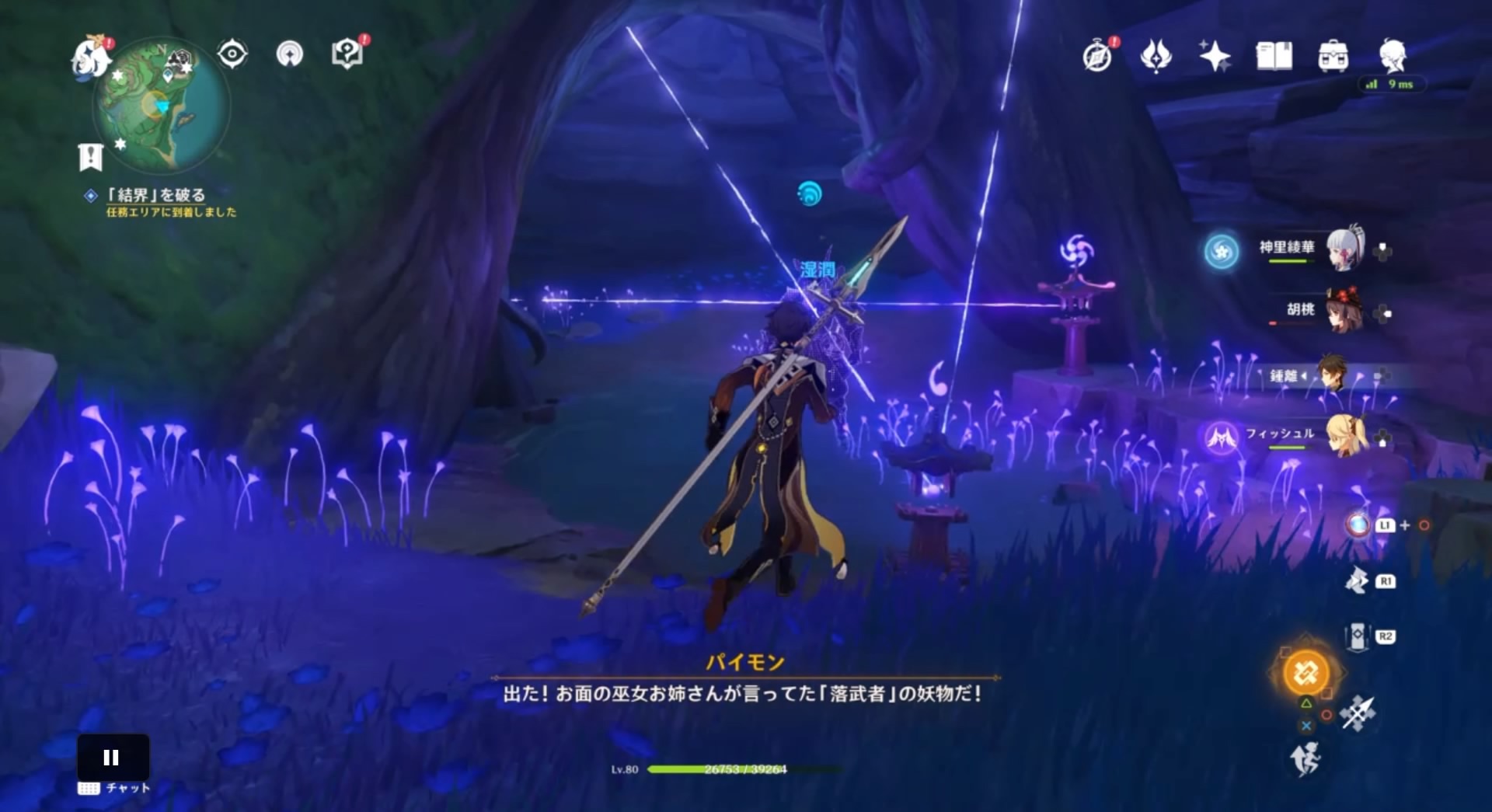Open the quest journal exclamation banner
Image resolution: width=1492 pixels, height=812 pixels.
click(x=92, y=155)
